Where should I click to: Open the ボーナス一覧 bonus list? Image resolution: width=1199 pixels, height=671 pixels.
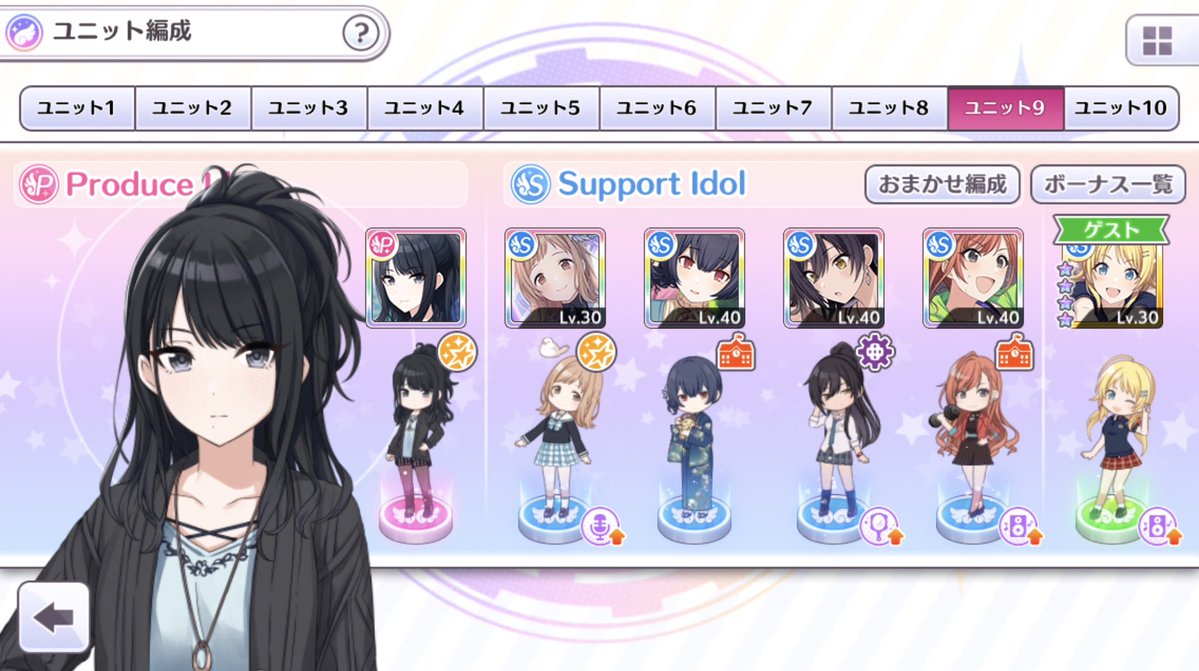(x=1107, y=185)
